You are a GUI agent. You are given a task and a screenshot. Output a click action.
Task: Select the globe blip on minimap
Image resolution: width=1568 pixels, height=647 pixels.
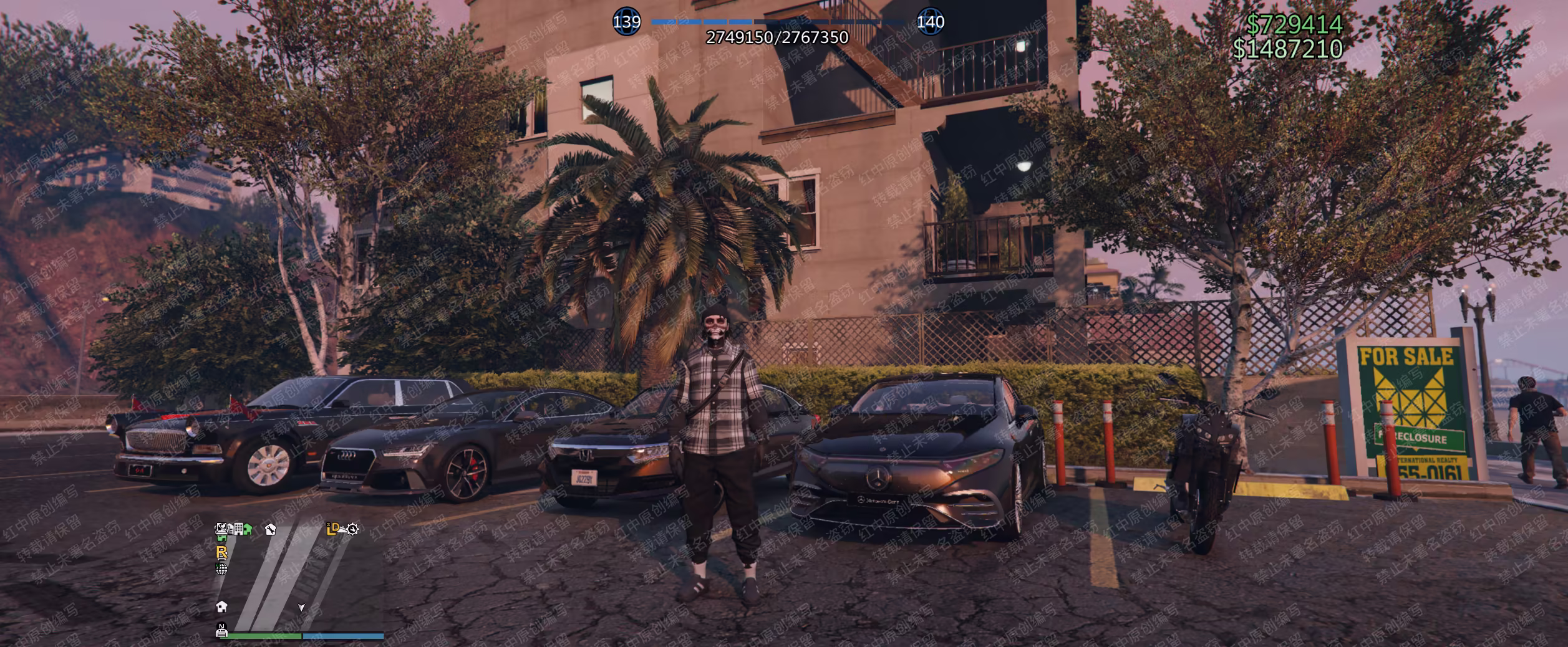(221, 568)
